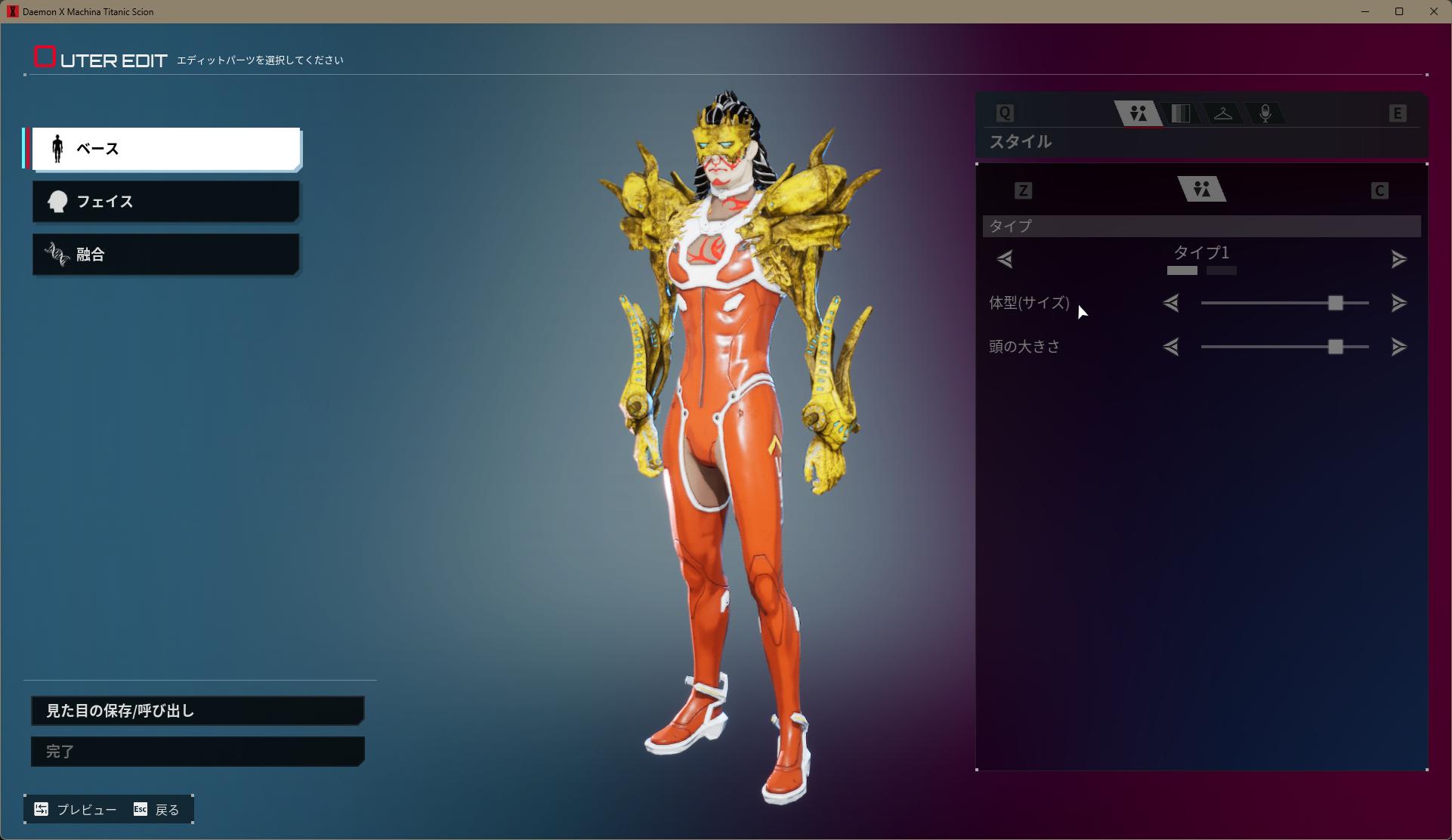Click the 体型(サイズ) slider handle
The width and height of the screenshot is (1452, 840).
pyautogui.click(x=1336, y=304)
